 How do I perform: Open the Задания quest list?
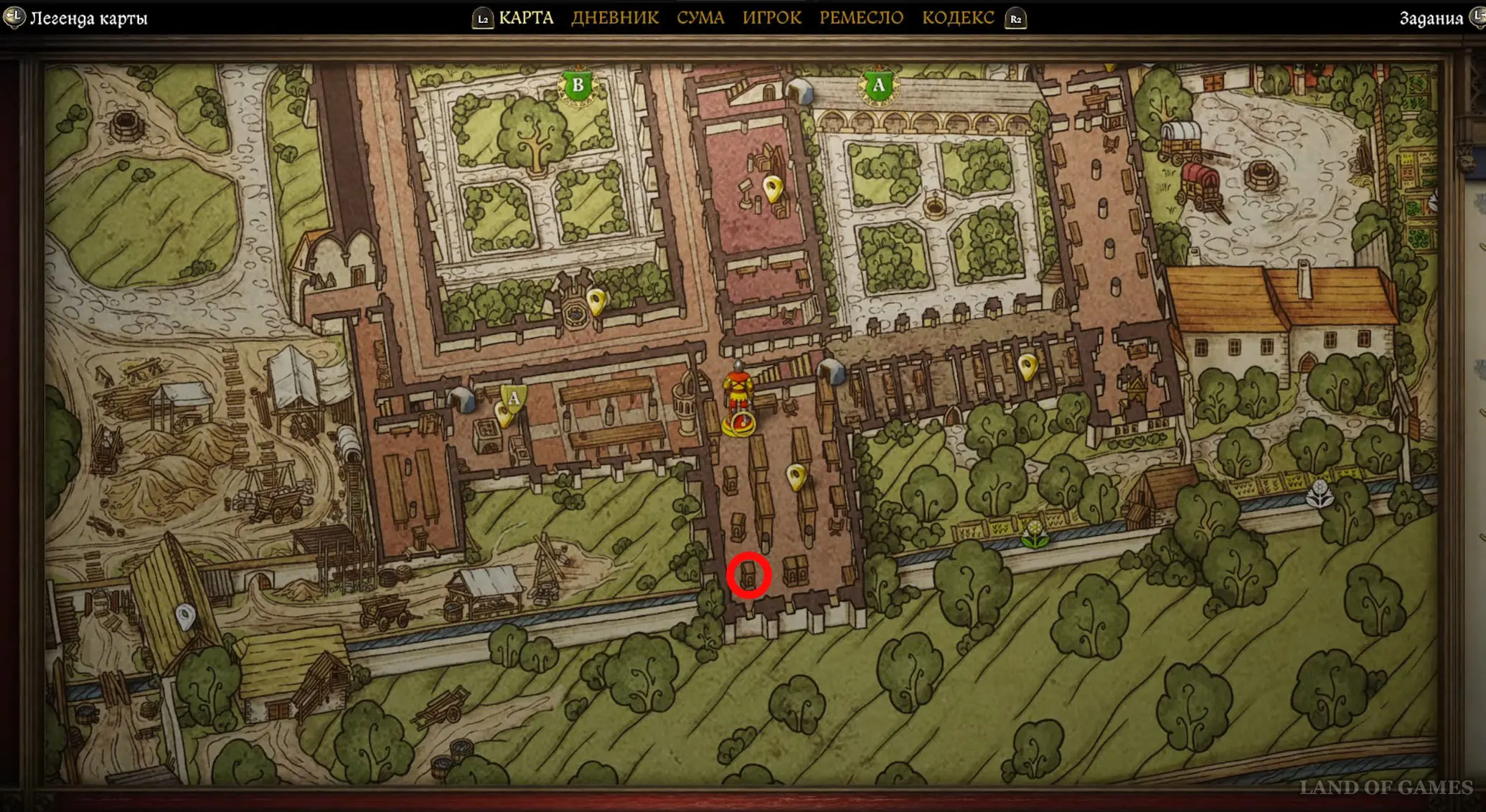[x=1431, y=18]
